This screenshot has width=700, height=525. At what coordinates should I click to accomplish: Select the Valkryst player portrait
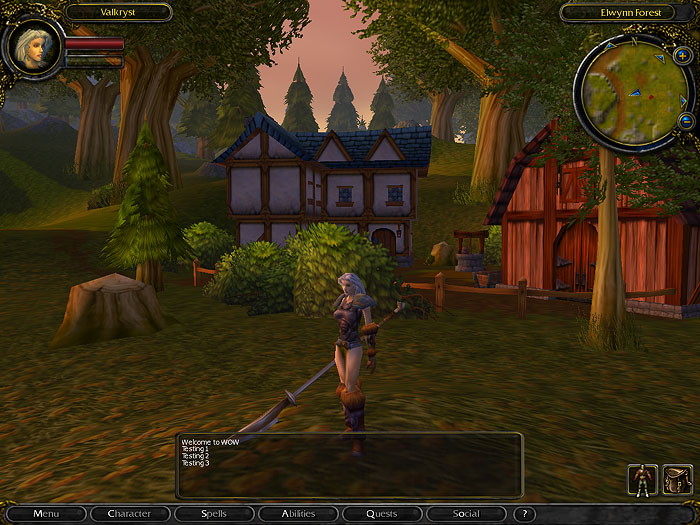pyautogui.click(x=33, y=47)
